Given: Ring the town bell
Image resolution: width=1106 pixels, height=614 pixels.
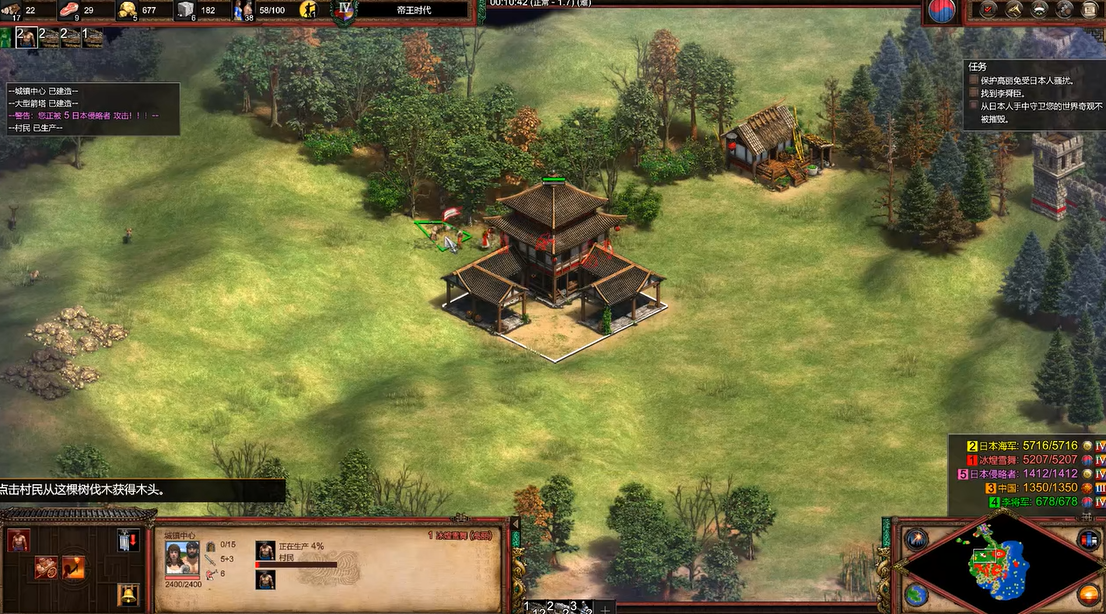Looking at the screenshot, I should [128, 596].
